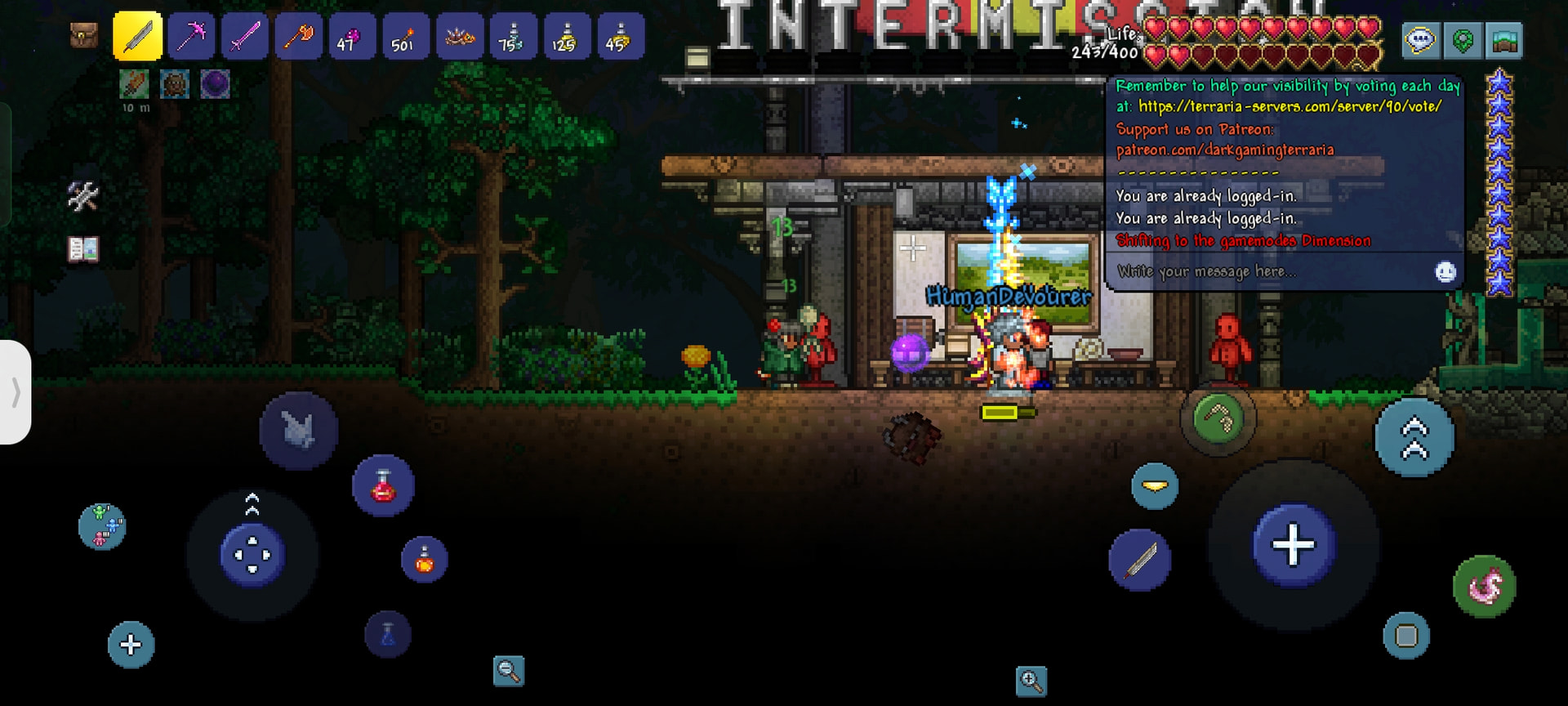Use the blue mana potion quick button
The height and width of the screenshot is (706, 1568).
[388, 634]
